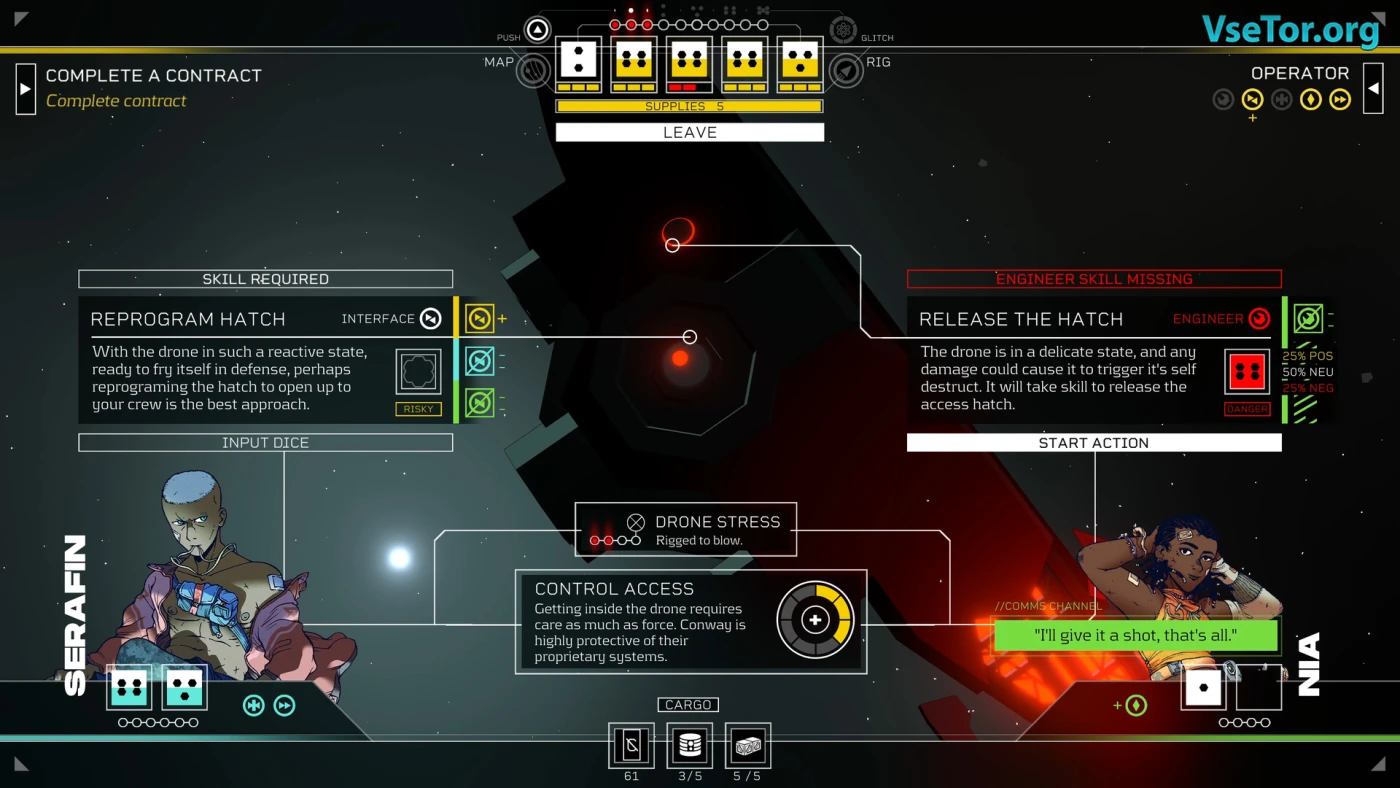Open the cargo data drive slot
Screen dimensions: 1400x788
[632, 745]
